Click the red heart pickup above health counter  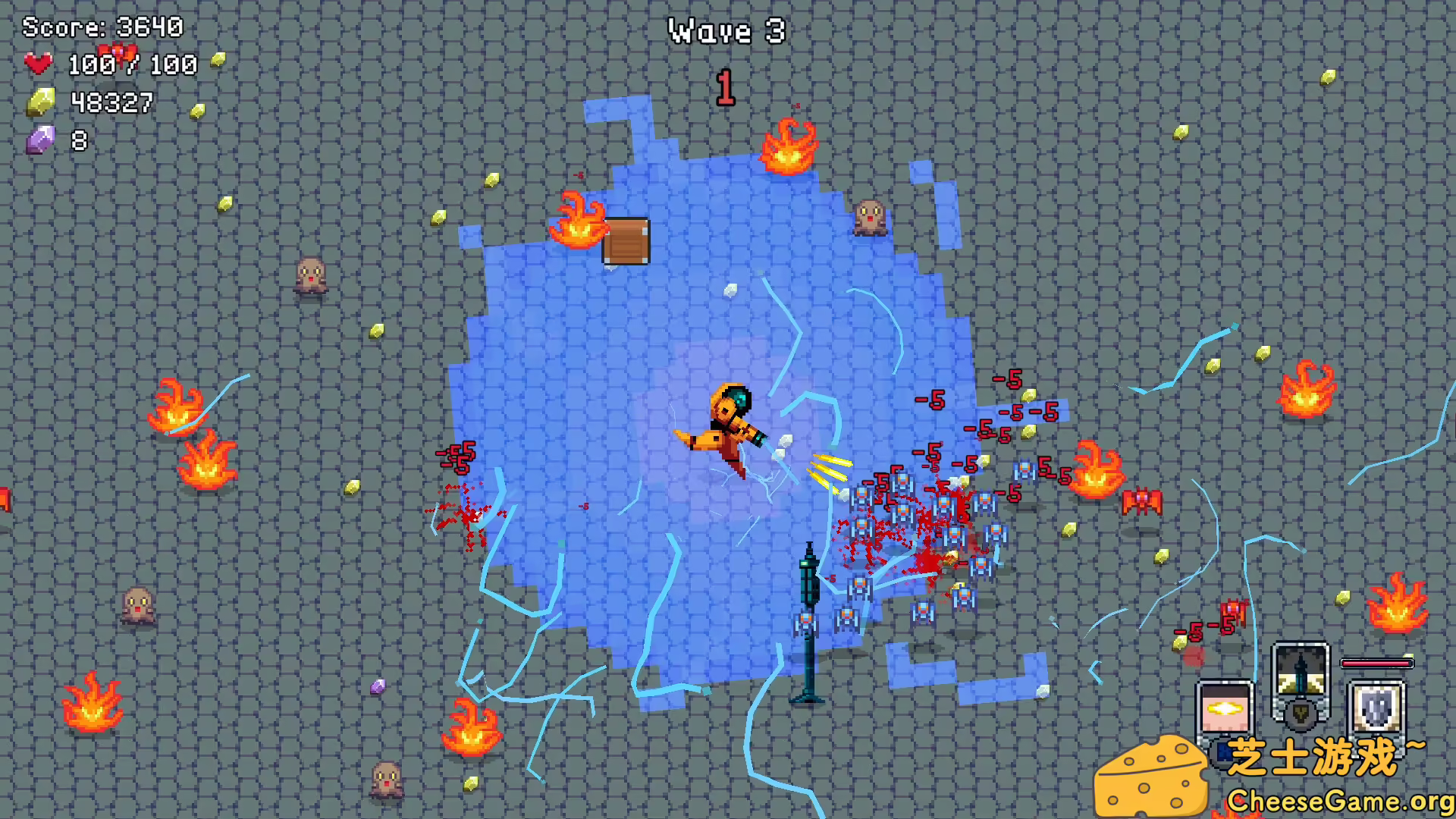point(118,55)
